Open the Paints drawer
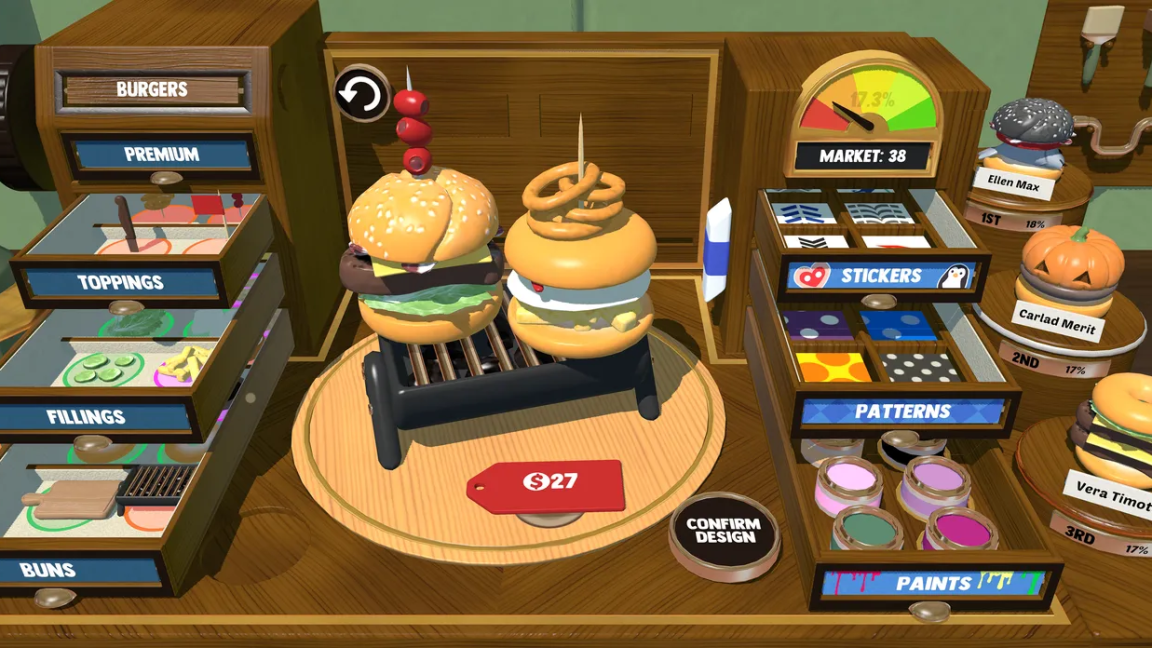Viewport: 1152px width, 648px height. pyautogui.click(x=932, y=583)
